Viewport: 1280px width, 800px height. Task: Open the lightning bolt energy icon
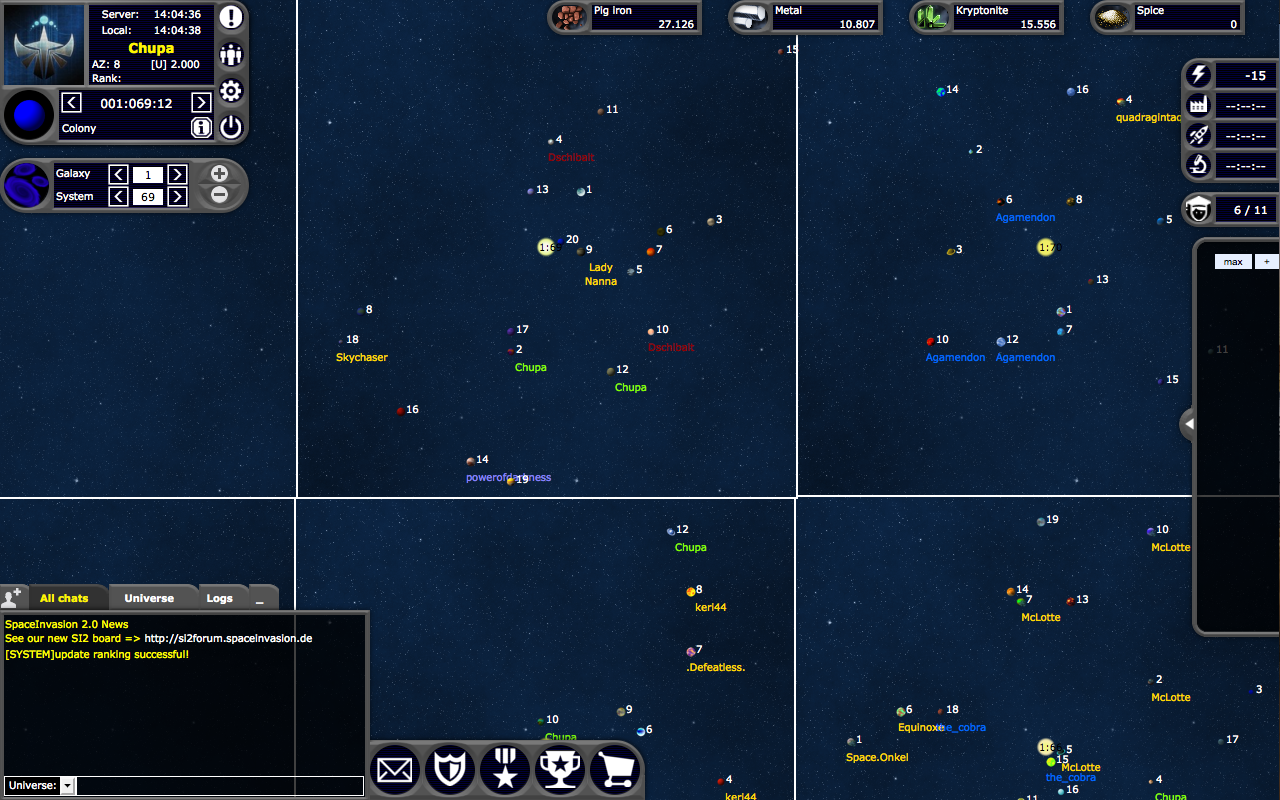coord(1197,75)
